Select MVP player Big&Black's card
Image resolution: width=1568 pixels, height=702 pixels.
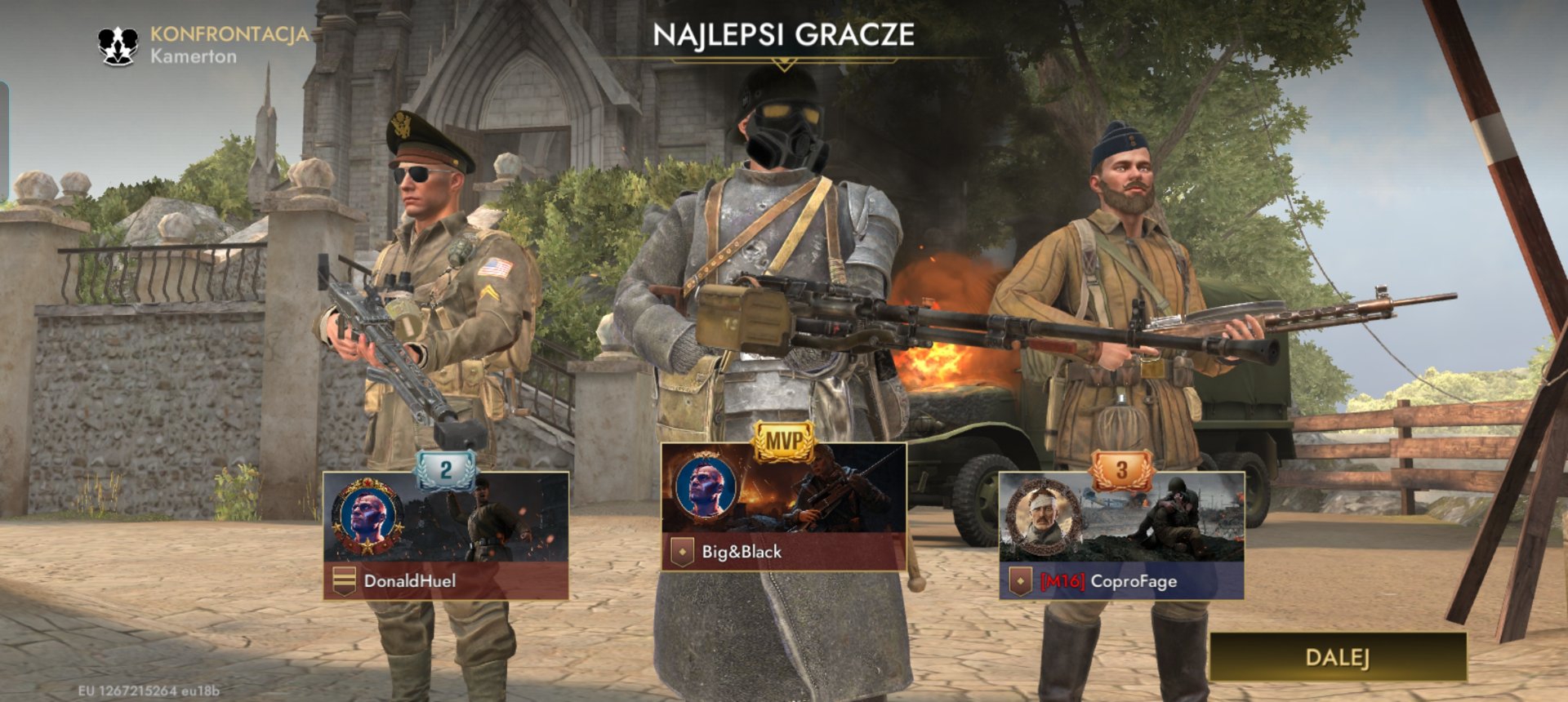[783, 508]
